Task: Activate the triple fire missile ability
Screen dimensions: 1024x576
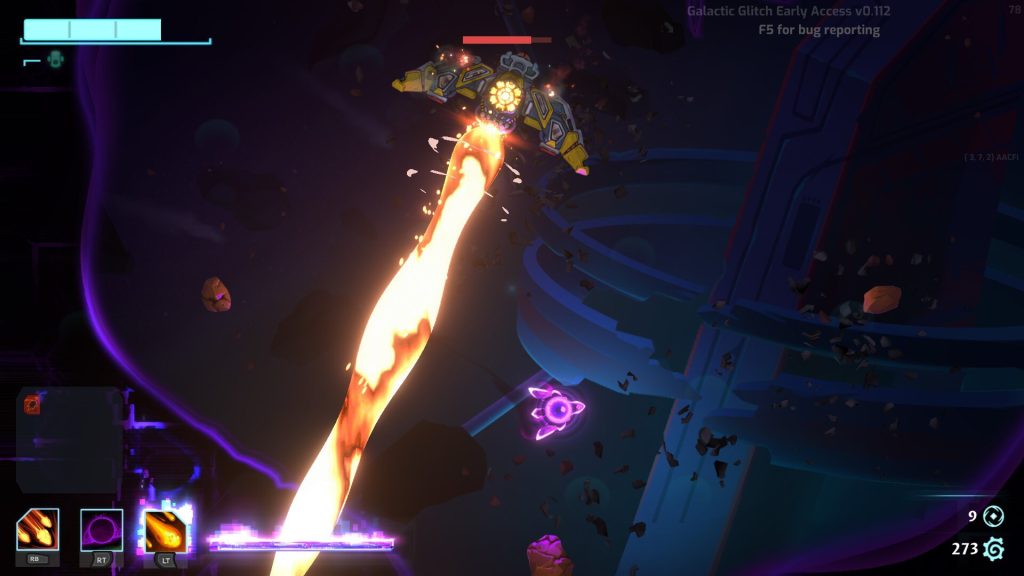Action: [x=38, y=530]
